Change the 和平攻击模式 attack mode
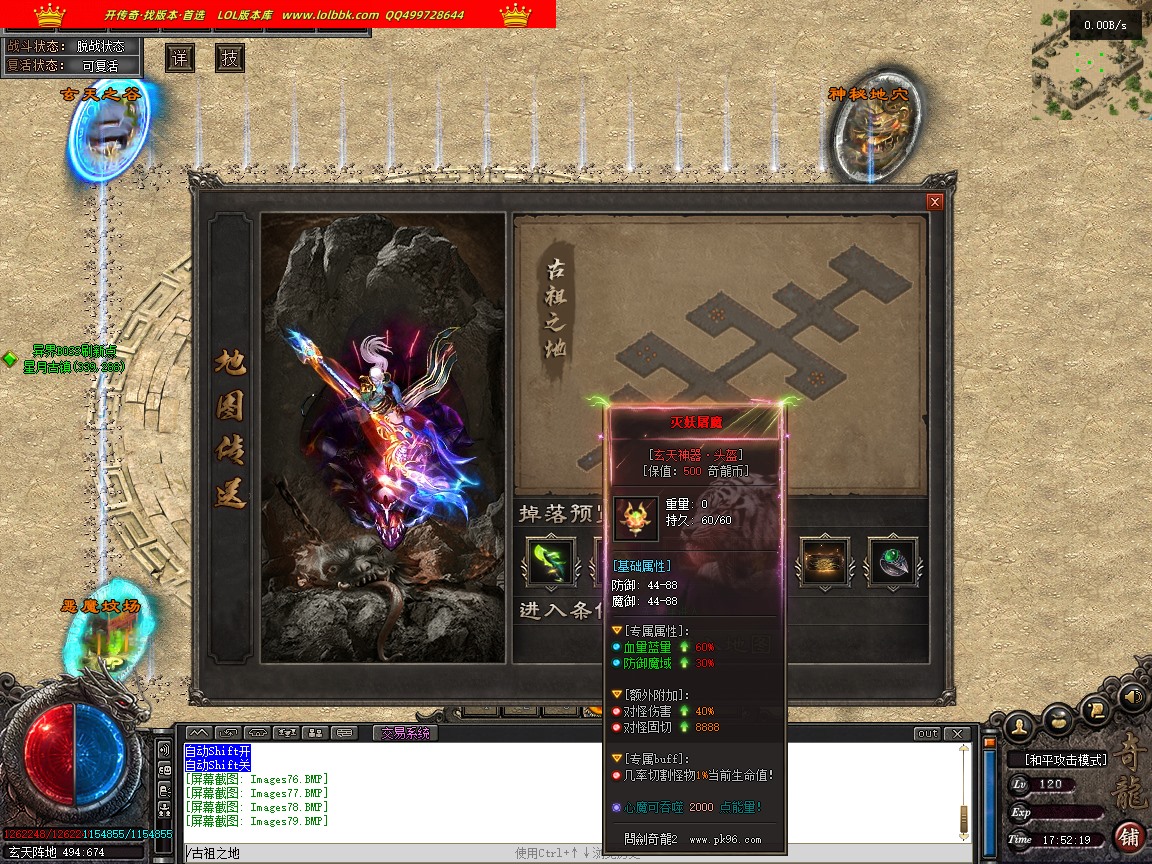Screen dimensions: 1152x864 pyautogui.click(x=1064, y=760)
